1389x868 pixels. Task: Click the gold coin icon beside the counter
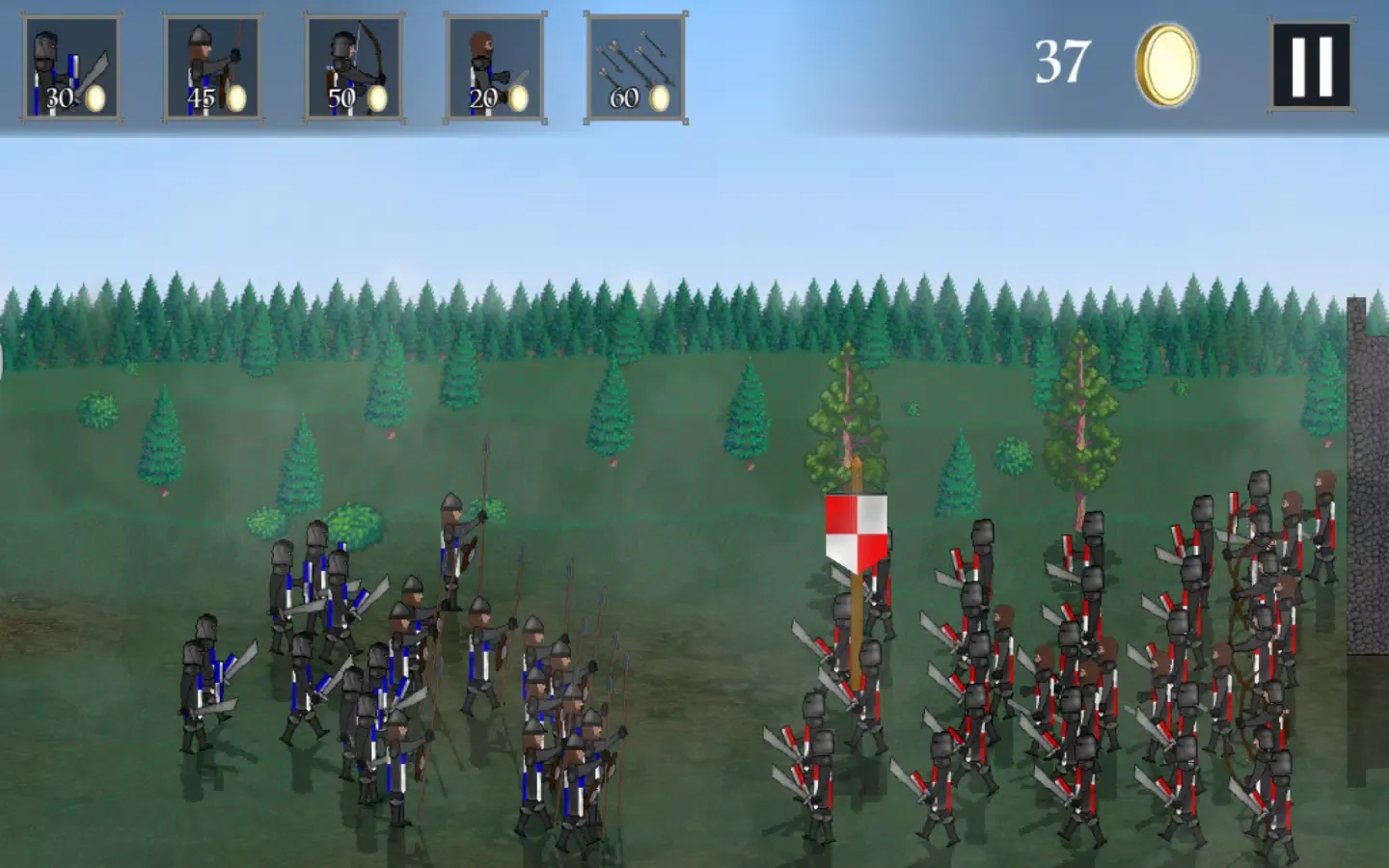1166,60
